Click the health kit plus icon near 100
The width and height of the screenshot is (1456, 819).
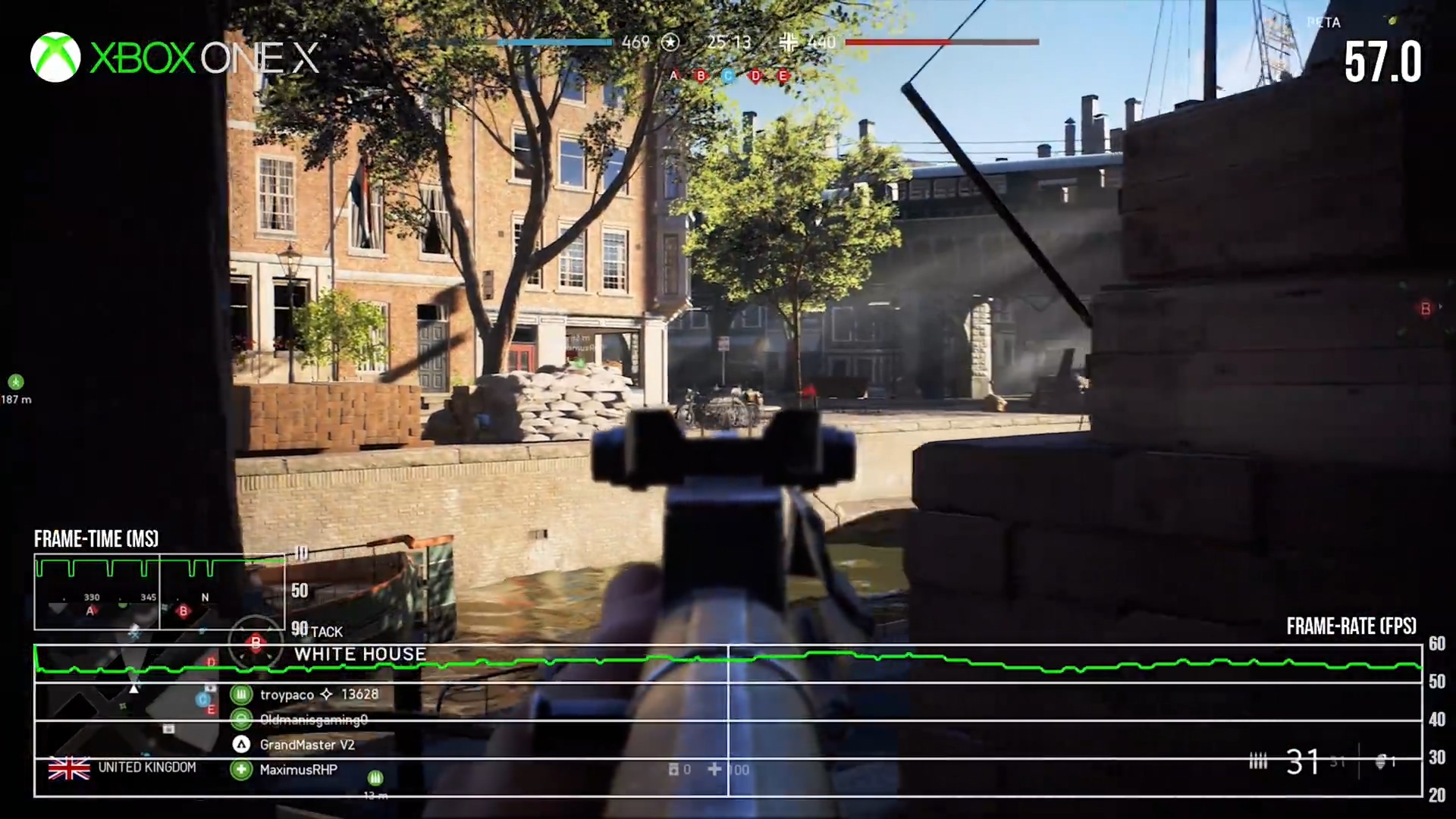pyautogui.click(x=714, y=769)
